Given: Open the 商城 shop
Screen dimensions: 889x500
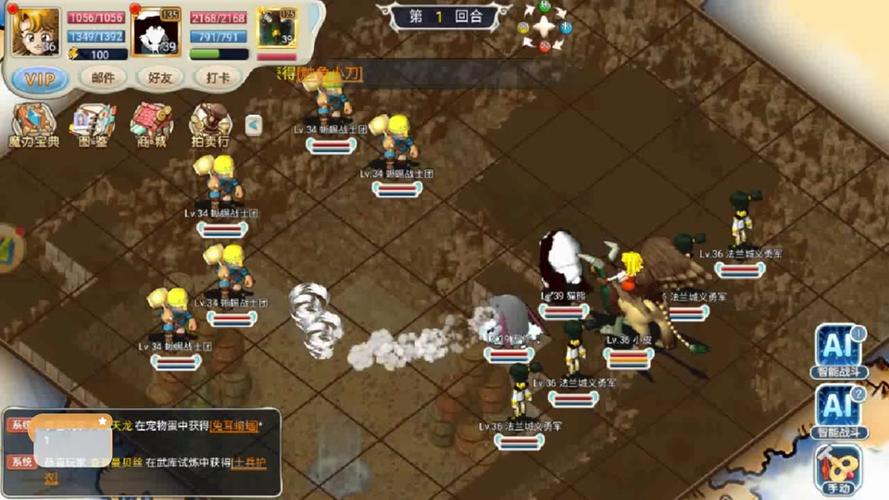Looking at the screenshot, I should click(x=151, y=124).
